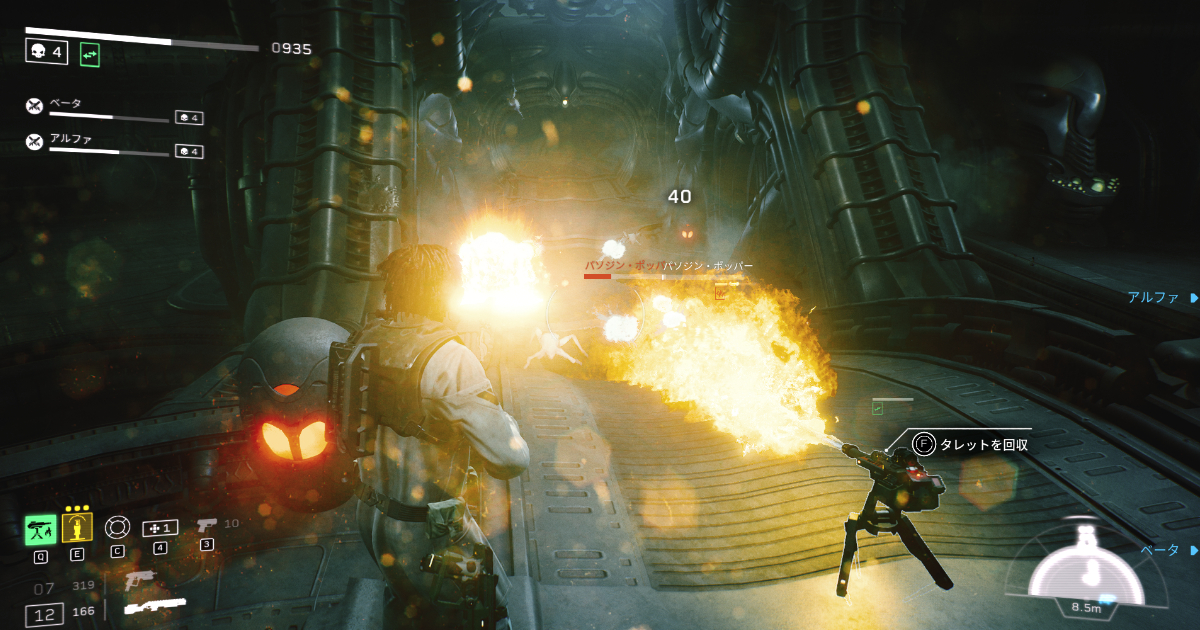Click the motion tracker radar

pos(1086,571)
